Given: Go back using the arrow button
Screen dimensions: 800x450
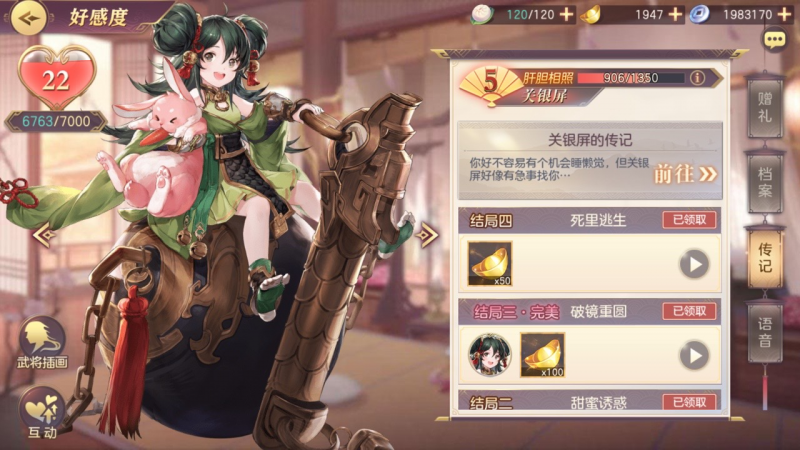Looking at the screenshot, I should point(30,17).
